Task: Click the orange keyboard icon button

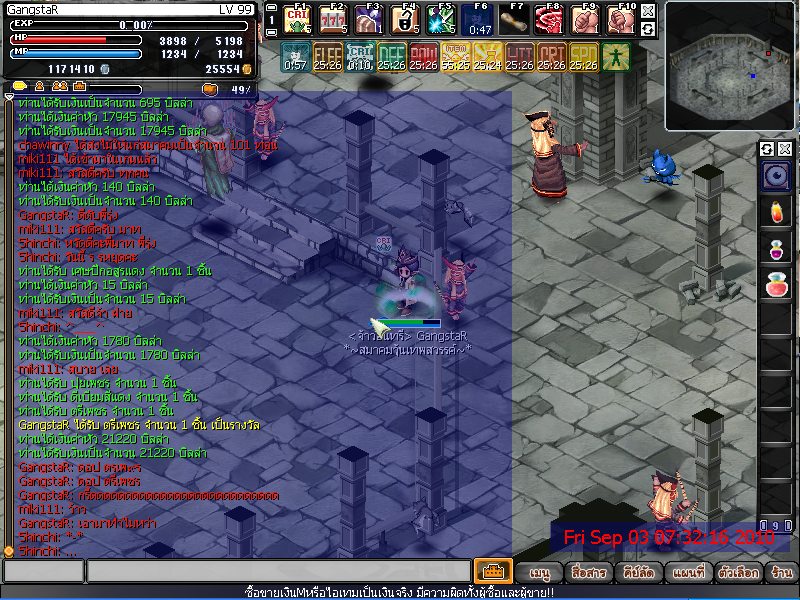Action: tap(493, 572)
